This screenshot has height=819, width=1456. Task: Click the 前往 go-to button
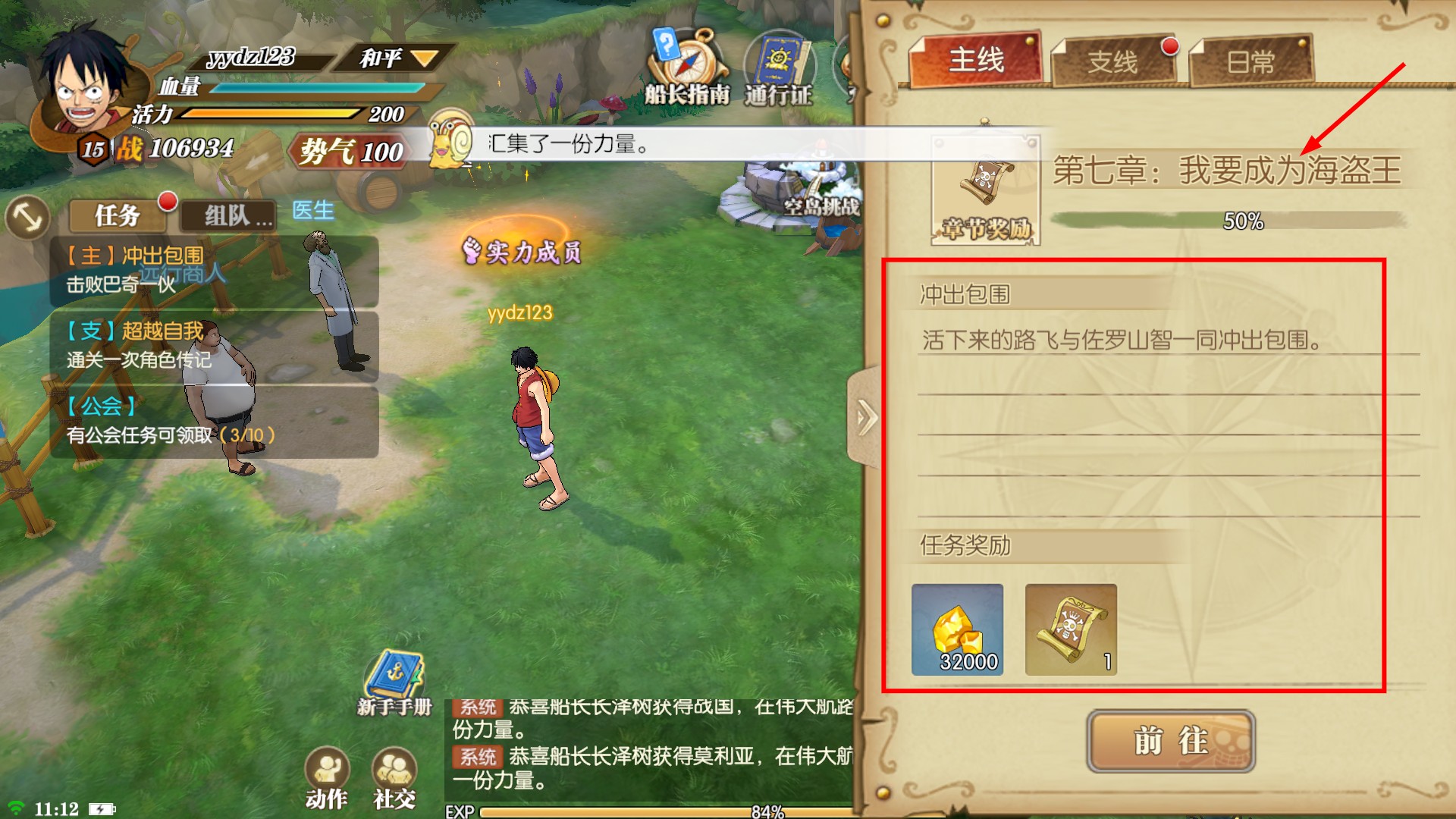coord(1170,741)
